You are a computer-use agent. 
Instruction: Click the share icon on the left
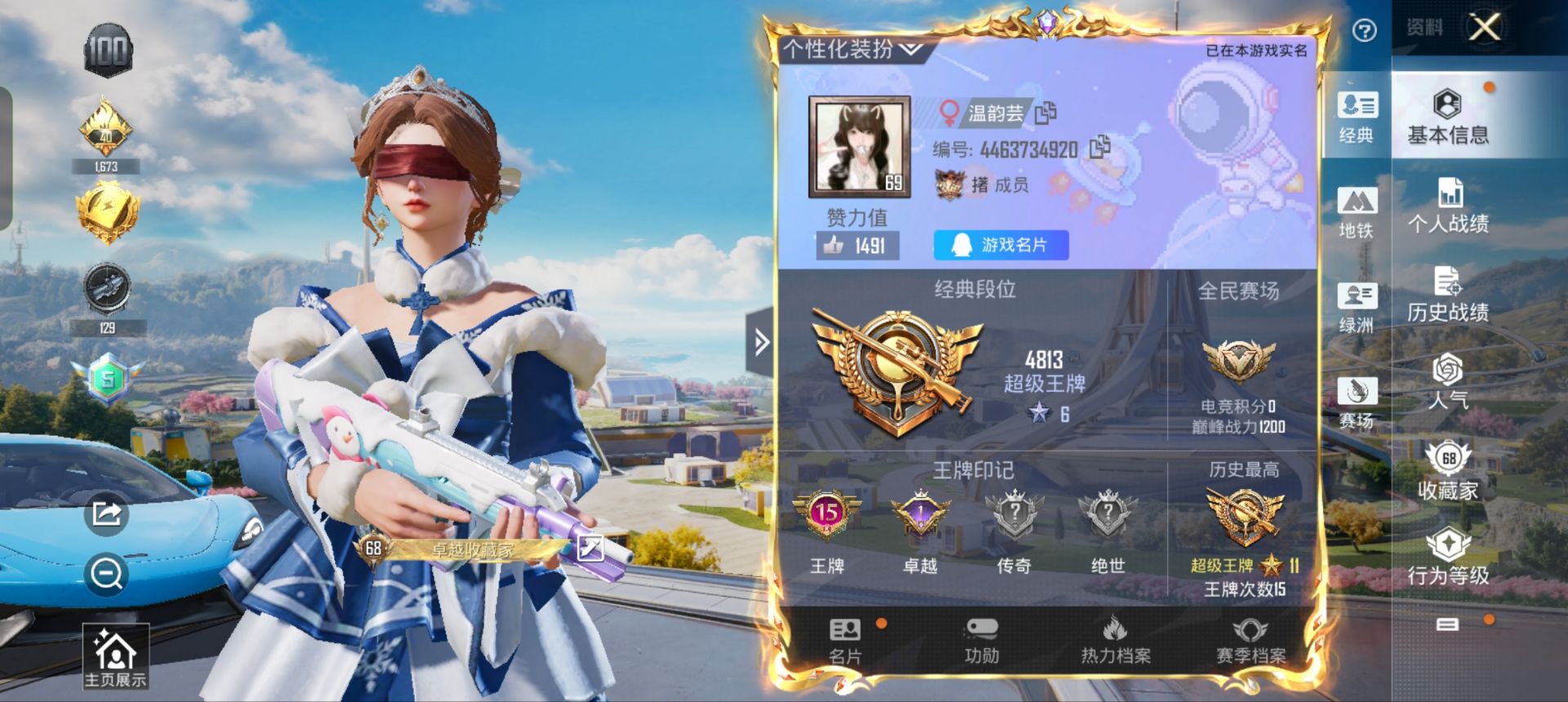[x=106, y=513]
